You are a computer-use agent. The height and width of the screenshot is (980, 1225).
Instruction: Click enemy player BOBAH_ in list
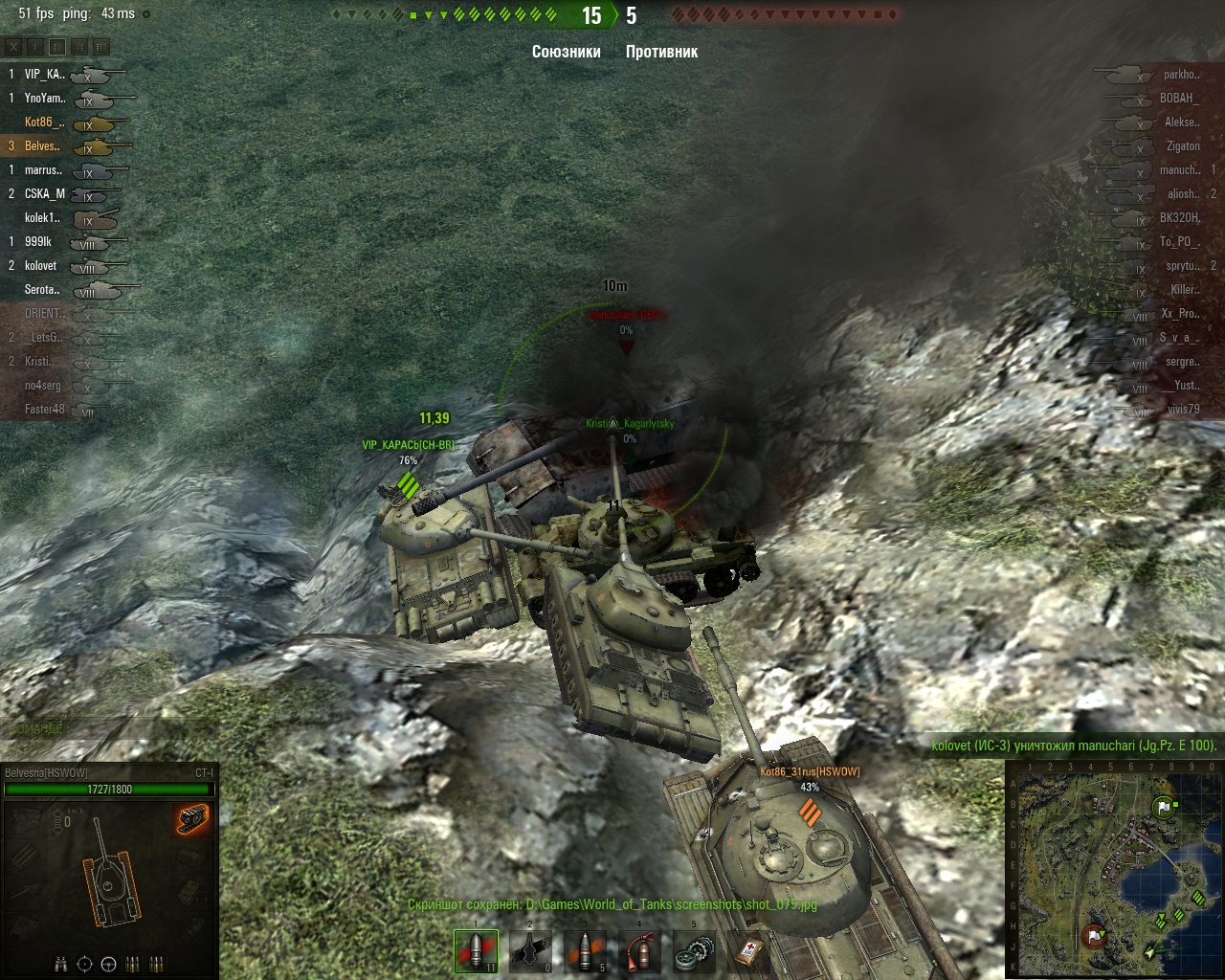pyautogui.click(x=1177, y=98)
